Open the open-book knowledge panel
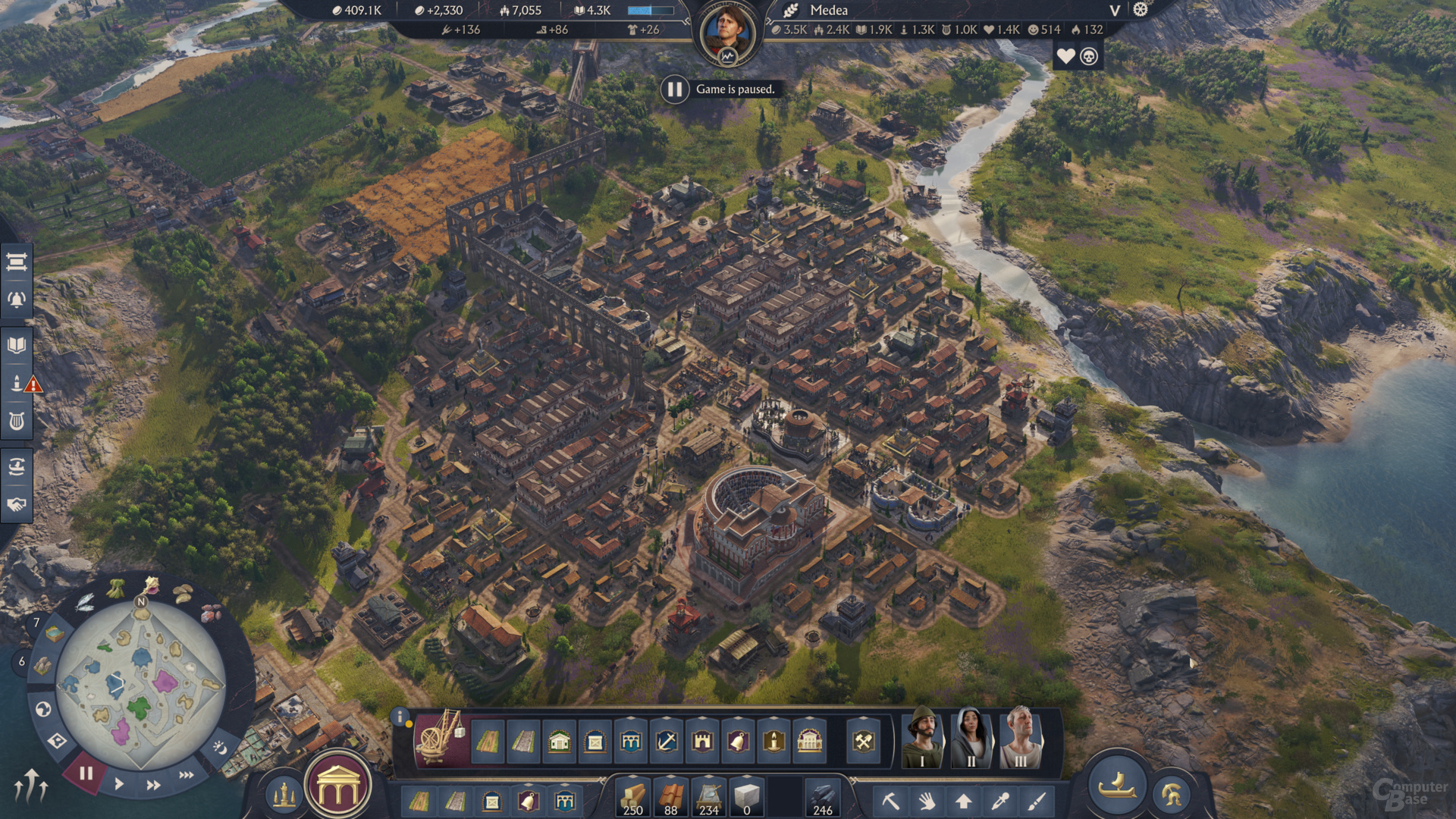Image resolution: width=1456 pixels, height=819 pixels. 17,346
